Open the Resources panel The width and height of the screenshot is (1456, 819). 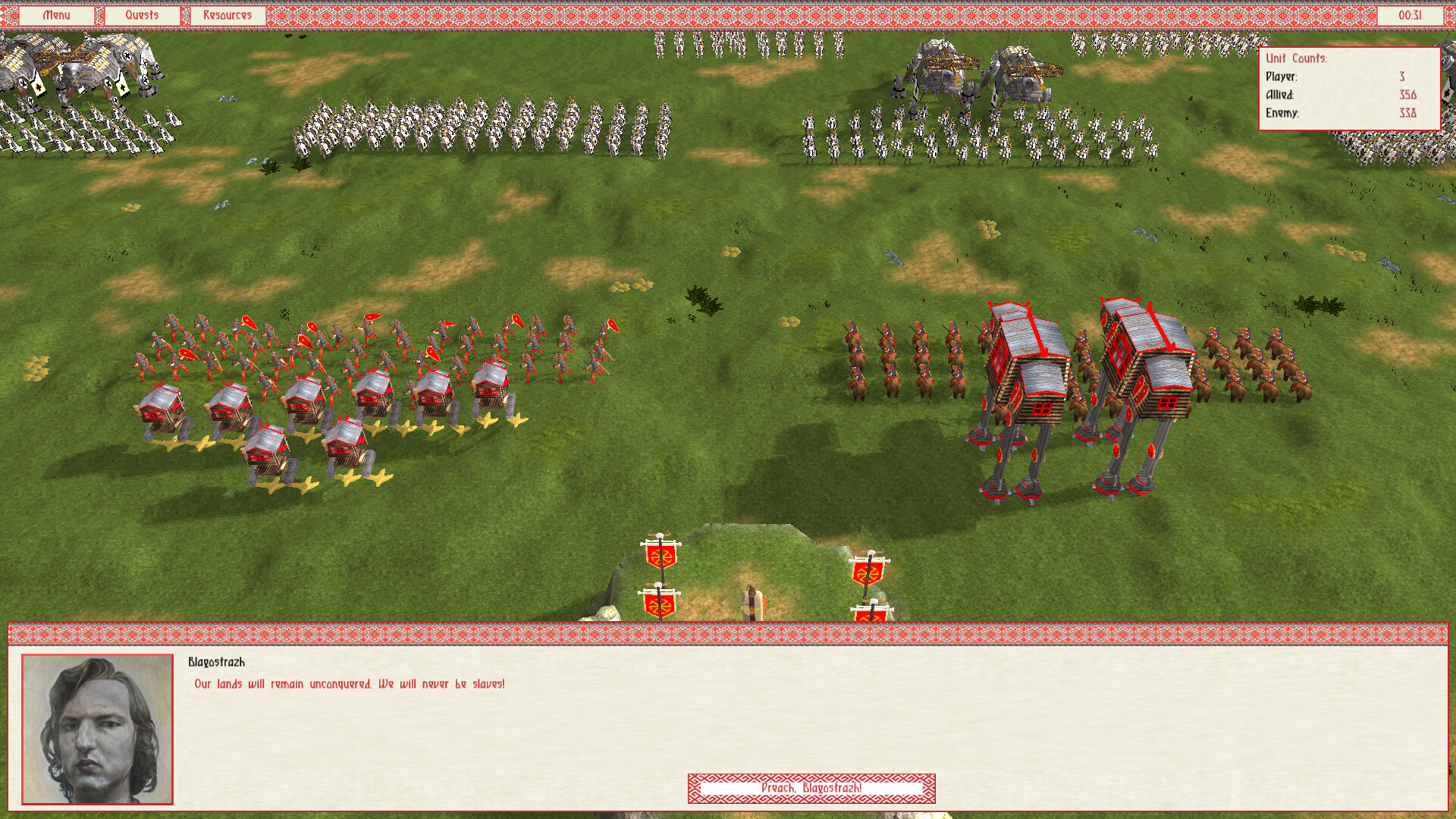click(227, 14)
